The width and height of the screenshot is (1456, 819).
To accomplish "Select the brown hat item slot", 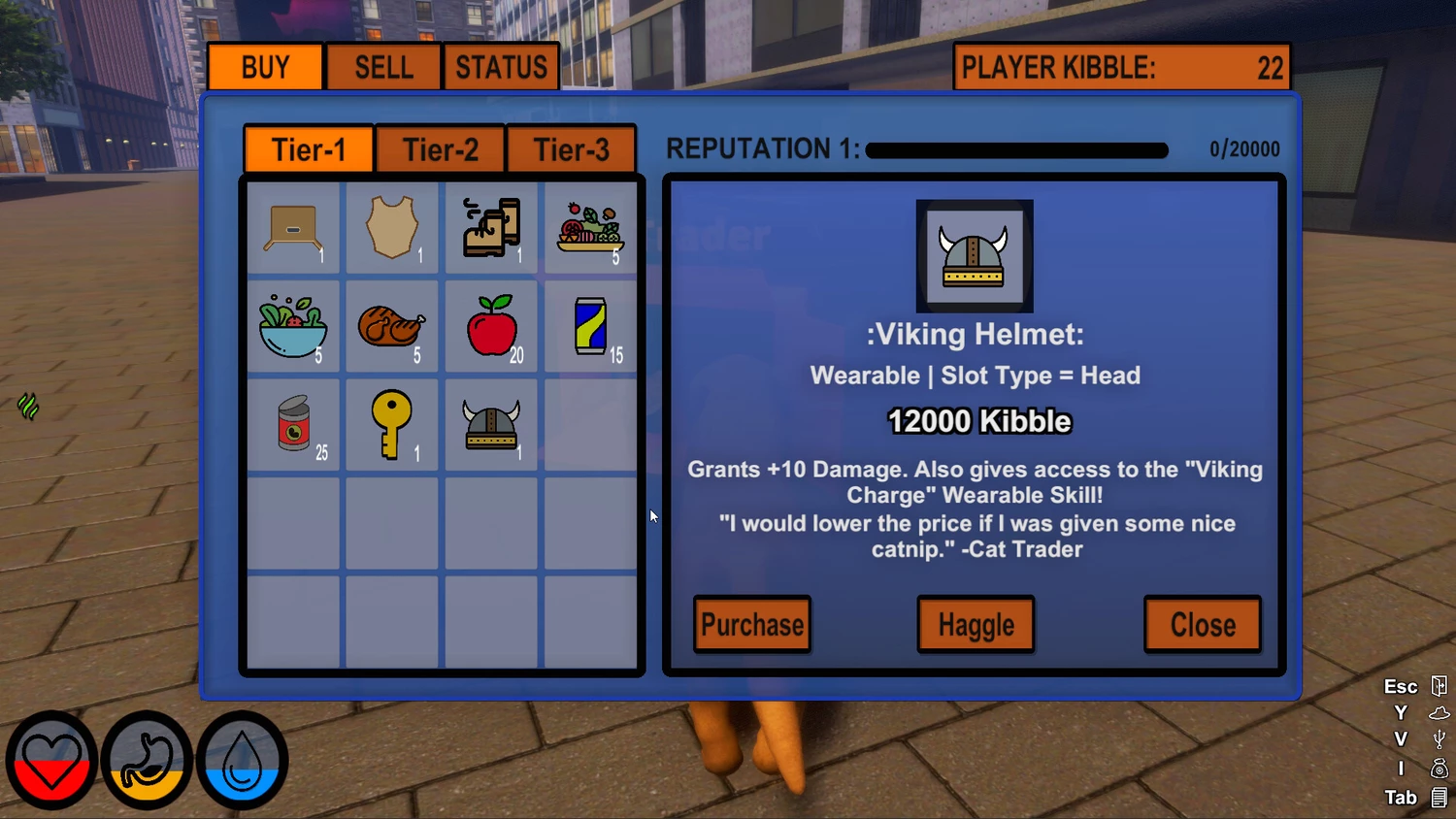I will [293, 228].
